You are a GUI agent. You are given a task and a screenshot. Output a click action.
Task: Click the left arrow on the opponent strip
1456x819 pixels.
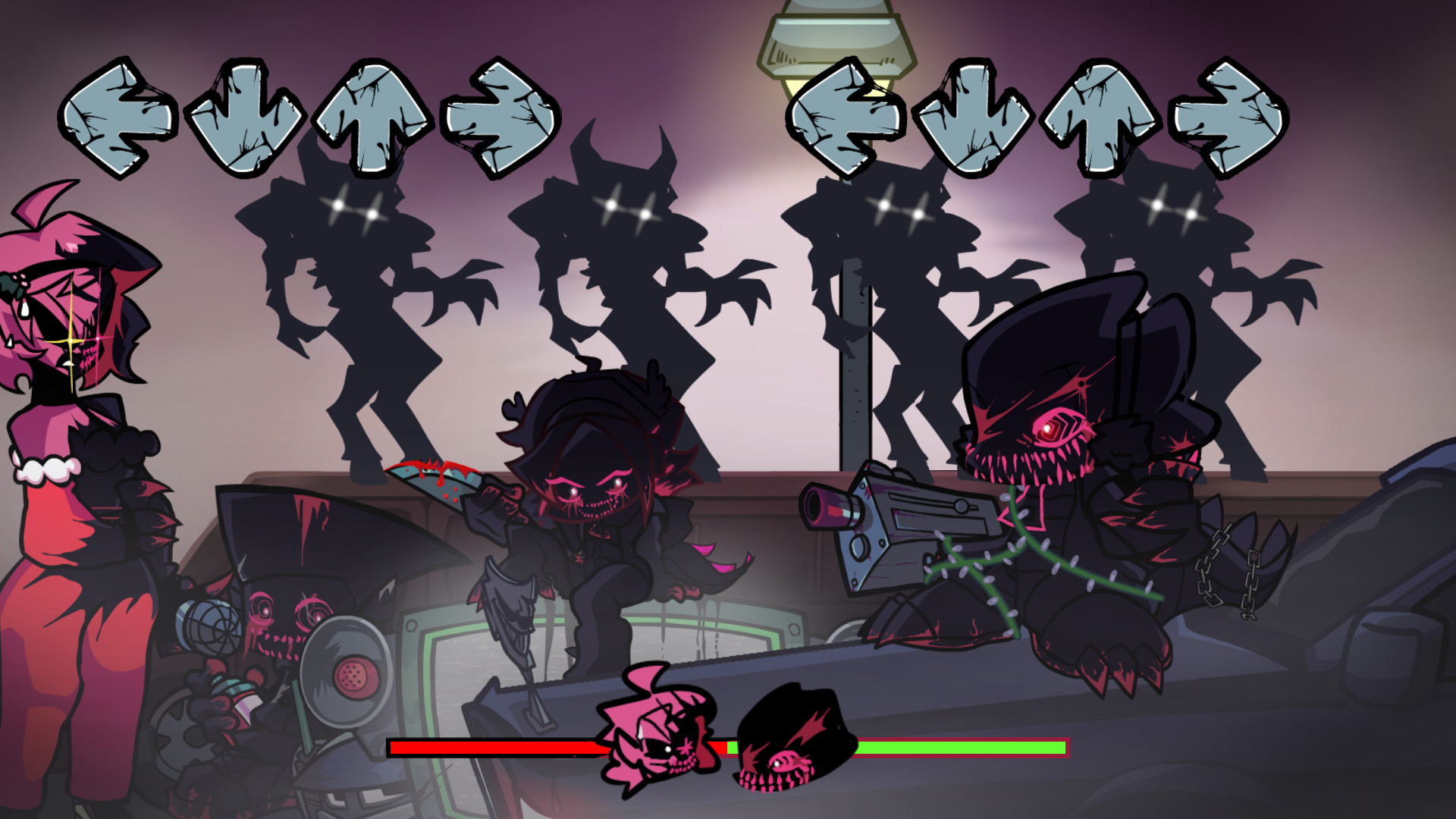[x=121, y=121]
